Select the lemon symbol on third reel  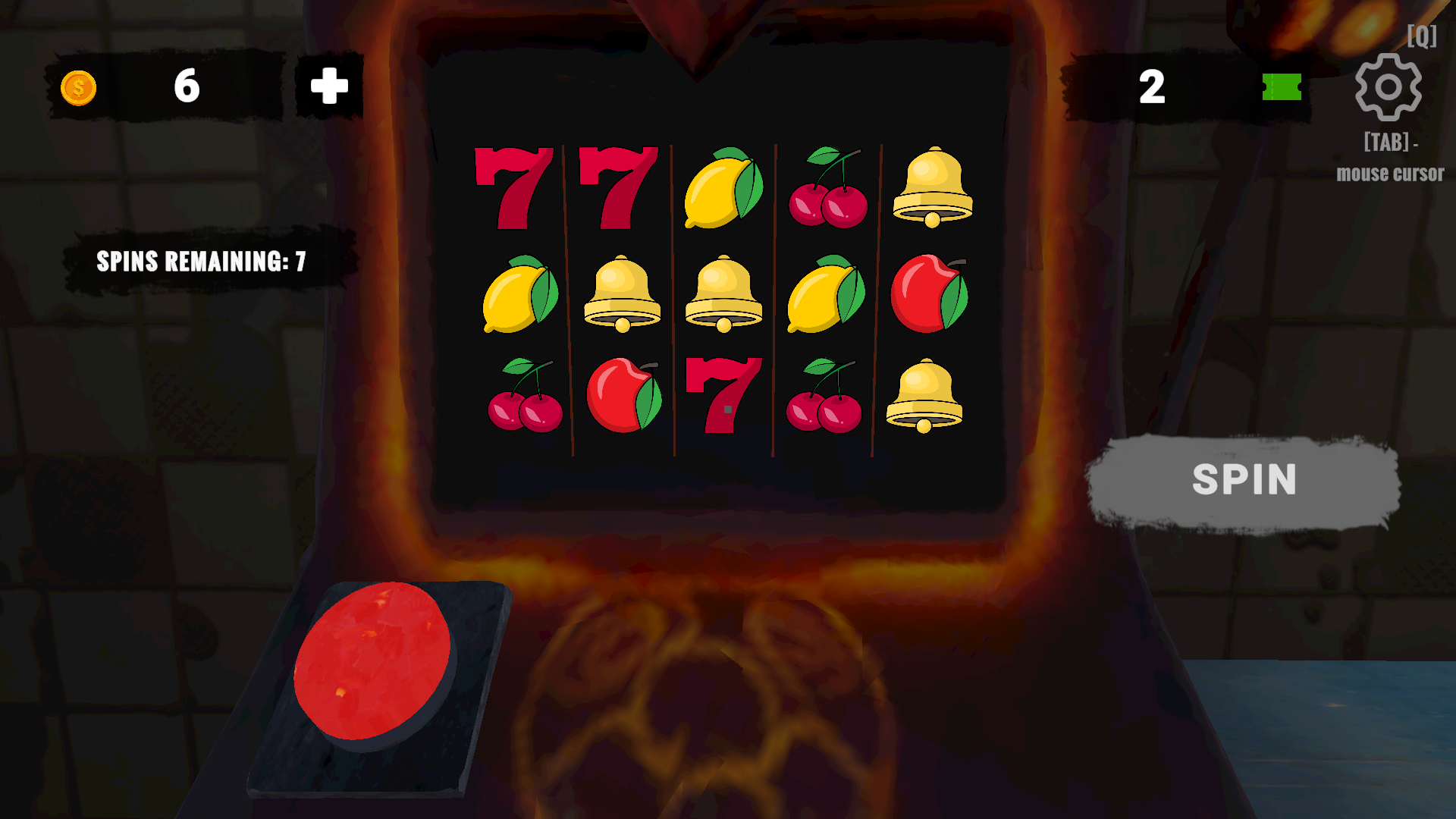(723, 190)
